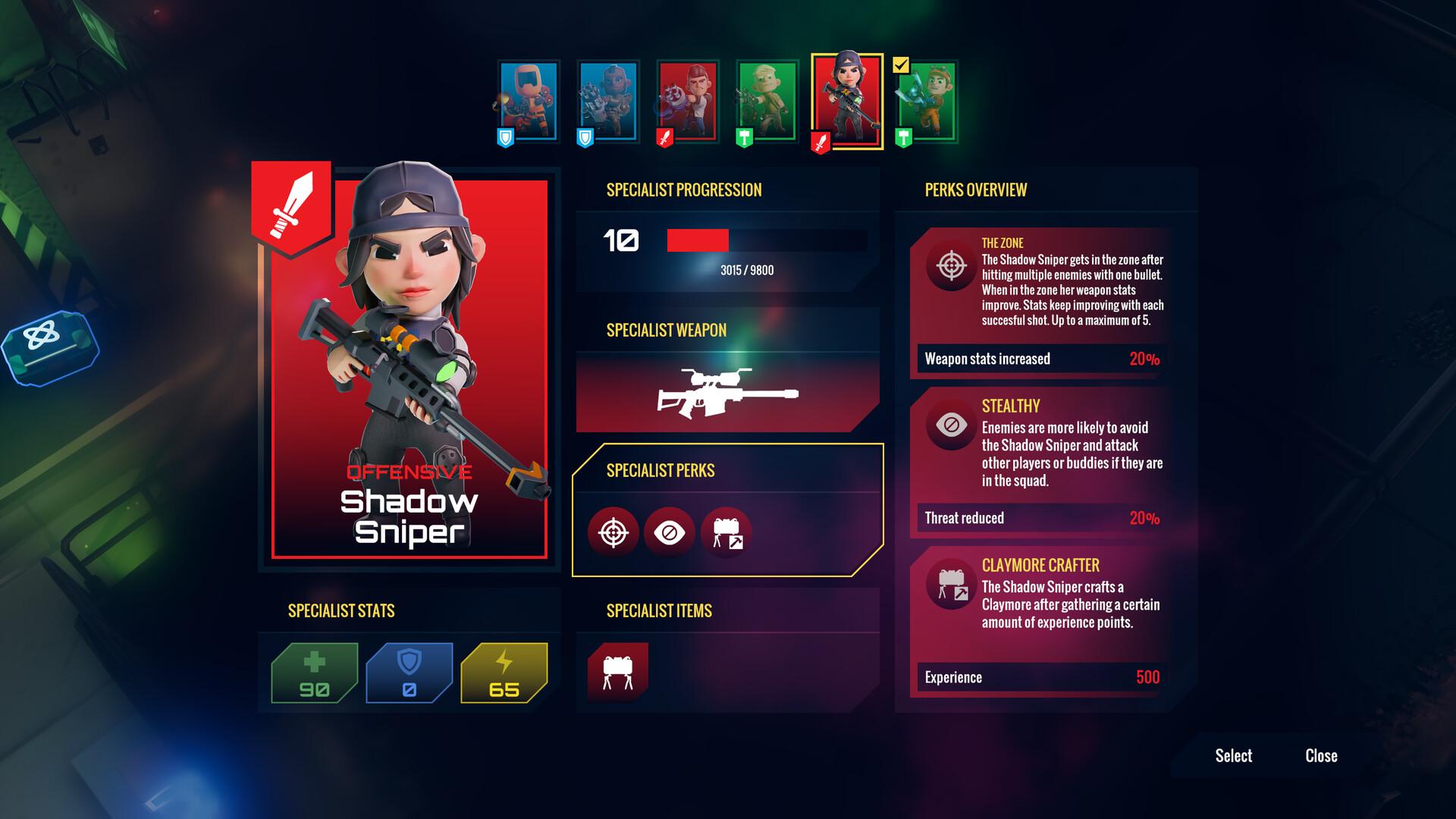Confirm the specialist with Select
Image resolution: width=1456 pixels, height=819 pixels.
(x=1233, y=755)
